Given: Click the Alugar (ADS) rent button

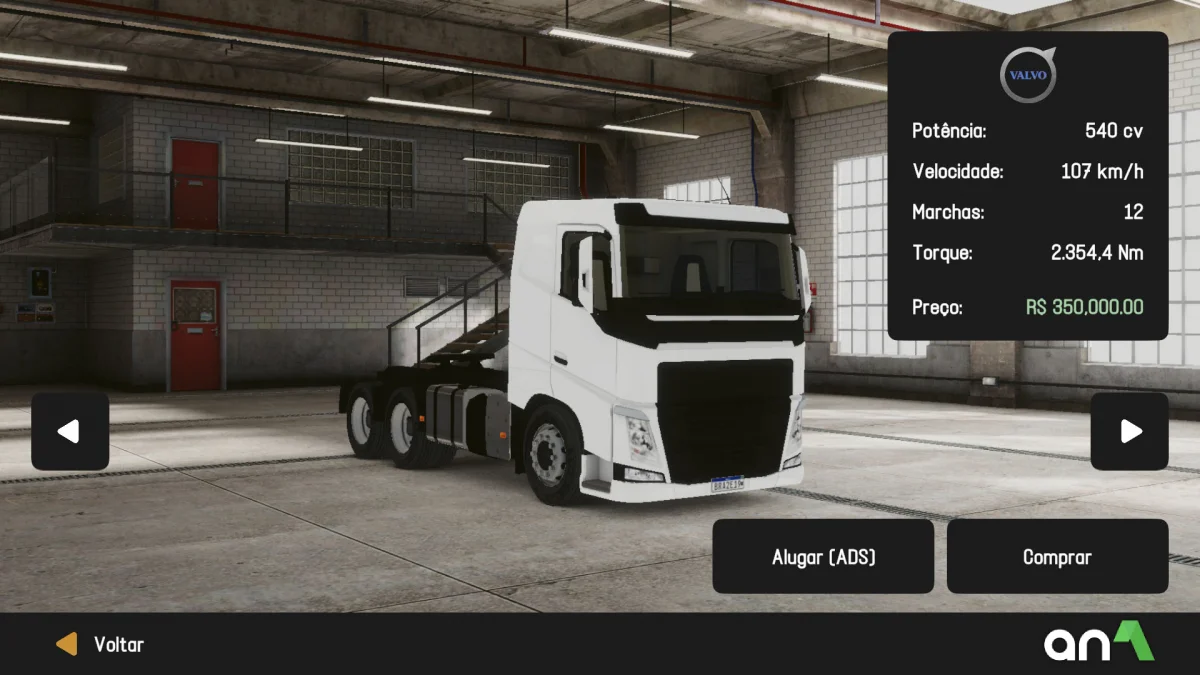Looking at the screenshot, I should point(823,556).
